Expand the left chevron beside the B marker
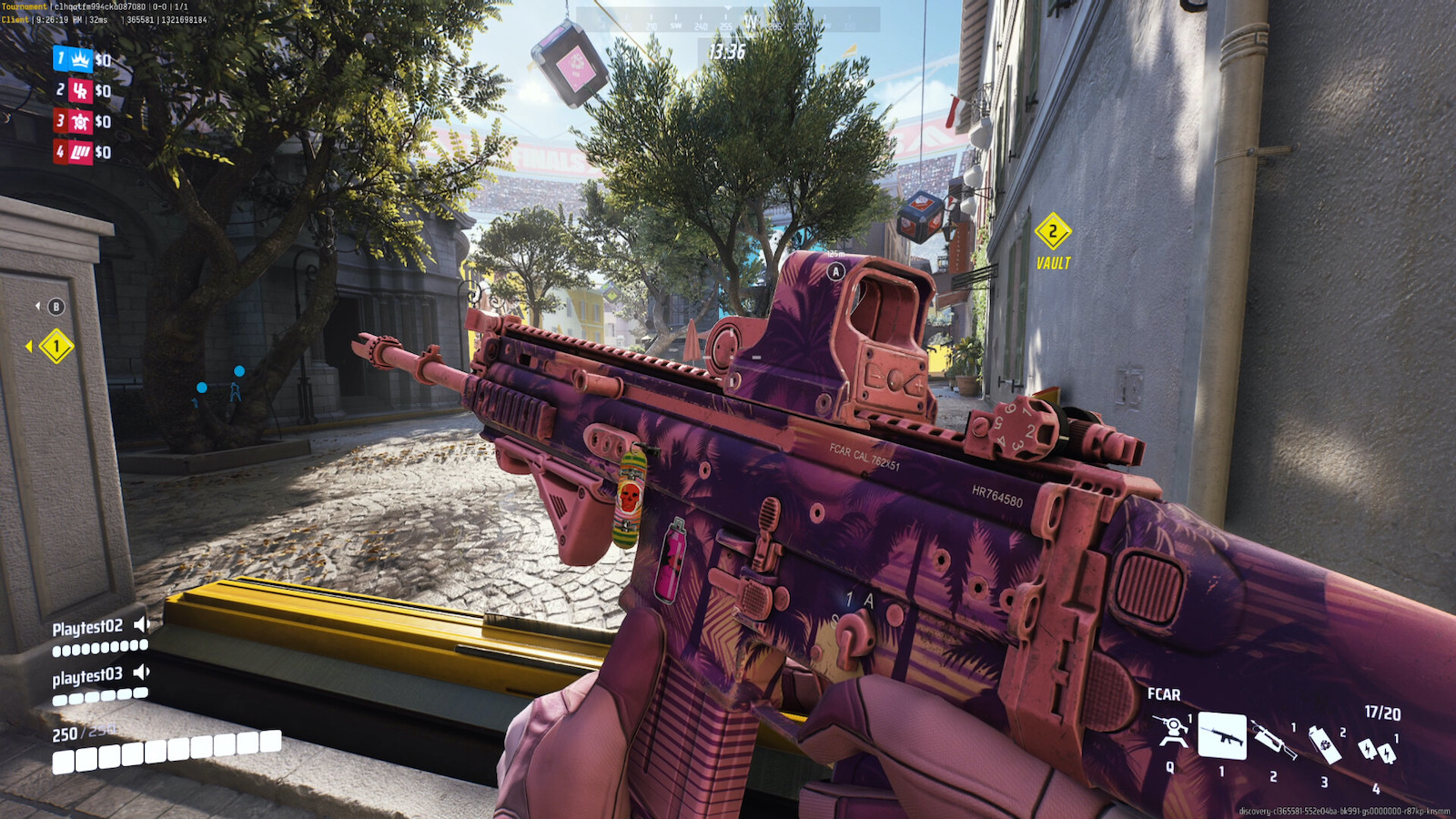The image size is (1456, 819). [37, 308]
